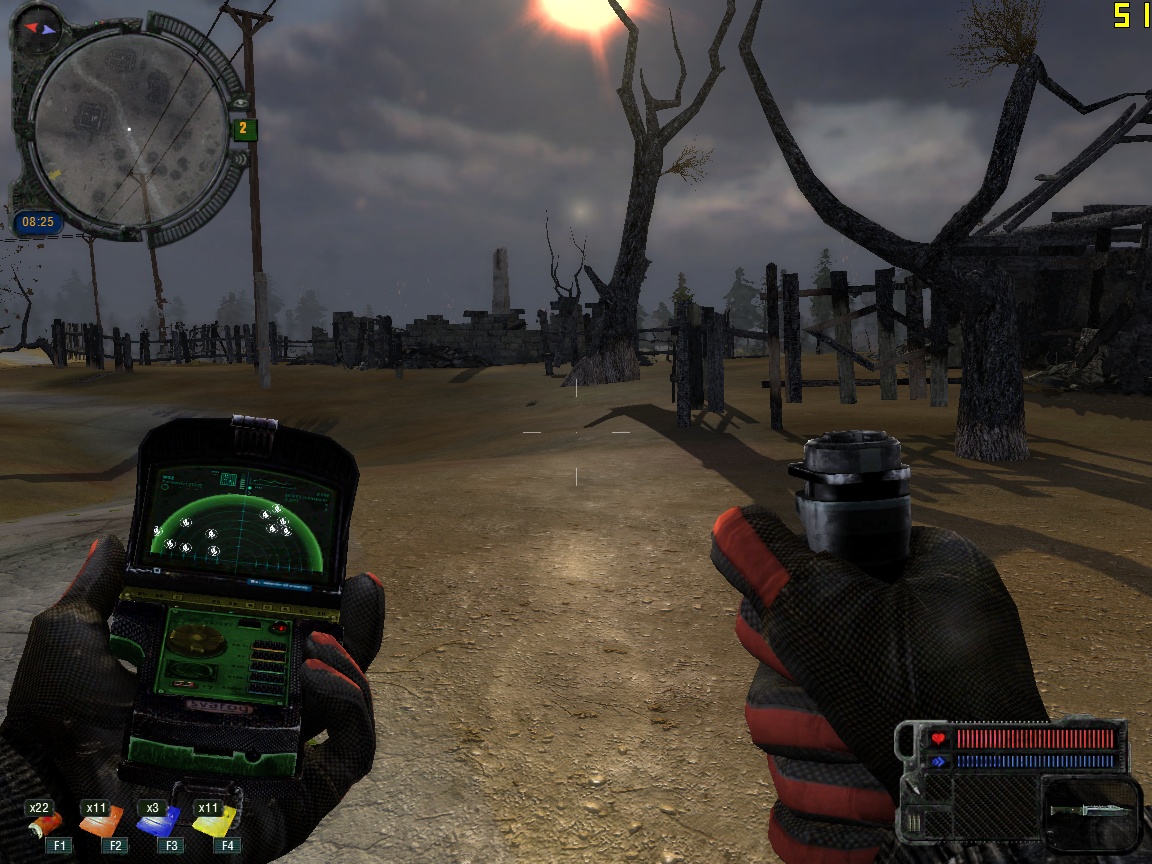The width and height of the screenshot is (1152, 864).
Task: Click the knife weapon icon
Action: click(x=1092, y=808)
